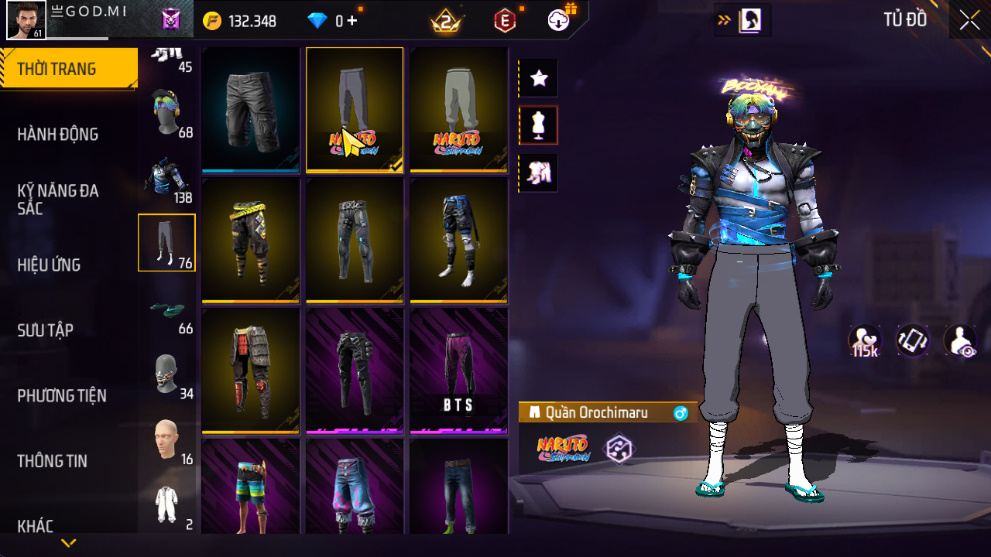This screenshot has width=991, height=557.
Task: Toggle the character visibility eye icon
Action: click(961, 341)
